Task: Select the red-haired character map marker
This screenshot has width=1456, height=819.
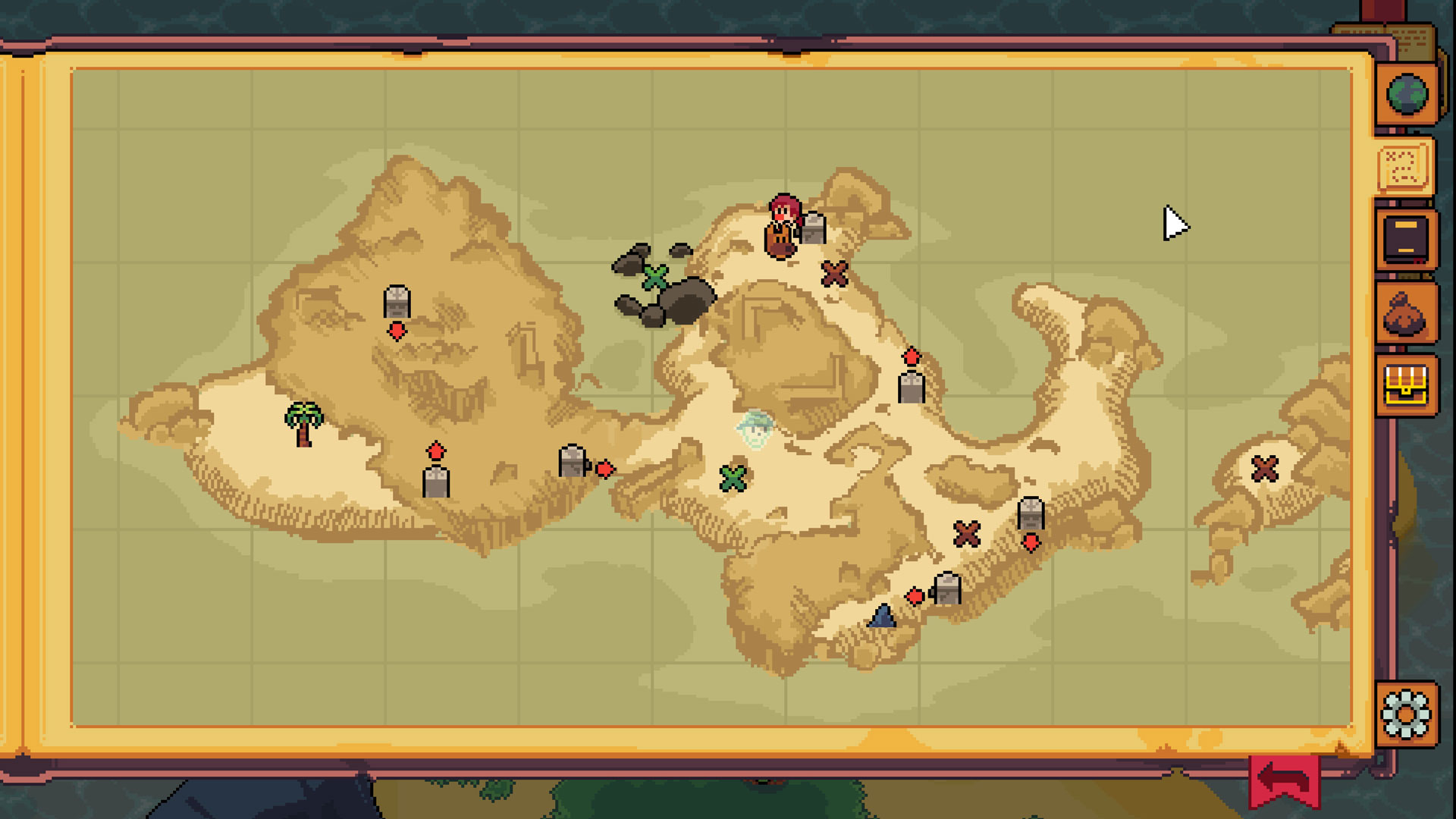Action: coord(783,225)
